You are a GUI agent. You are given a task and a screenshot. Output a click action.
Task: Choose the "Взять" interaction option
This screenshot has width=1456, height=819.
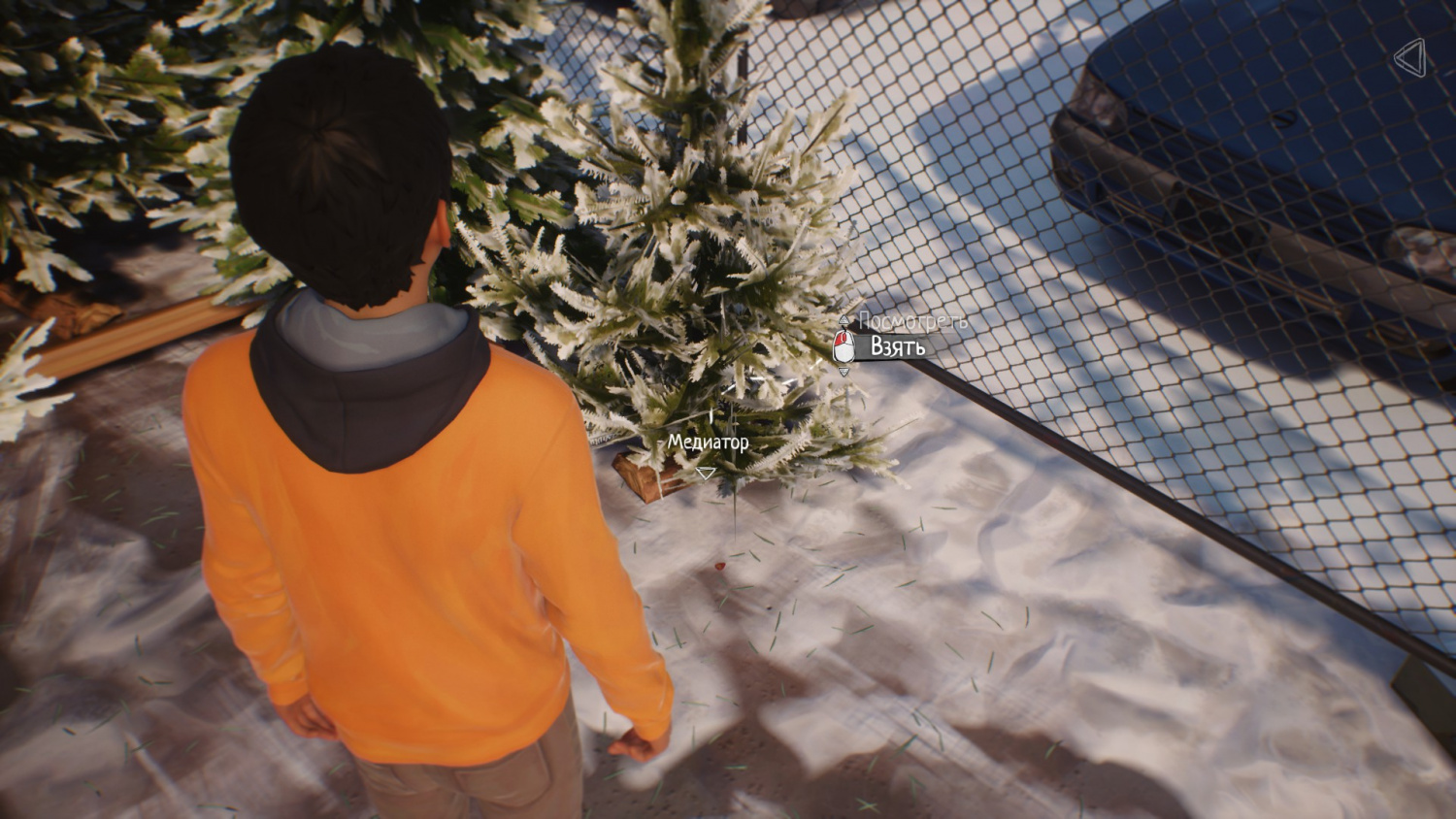coord(897,346)
